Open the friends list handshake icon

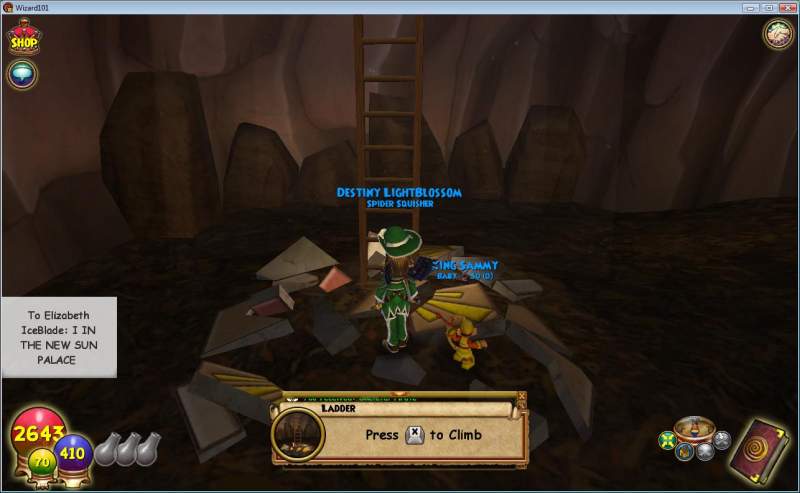(778, 33)
